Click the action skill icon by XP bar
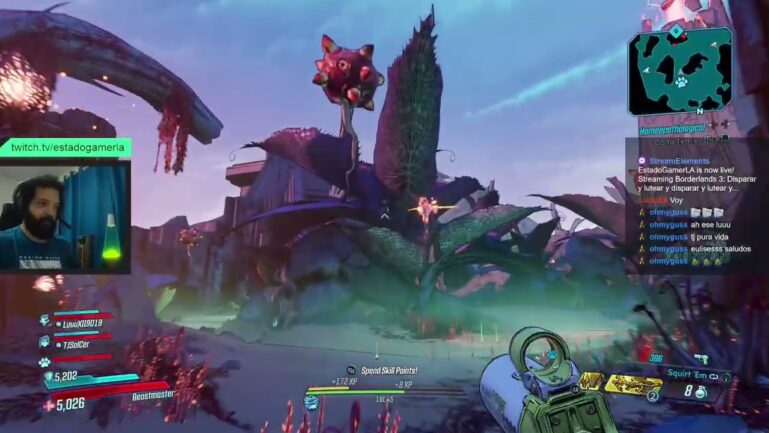Viewport: 769px width, 433px height. point(312,402)
